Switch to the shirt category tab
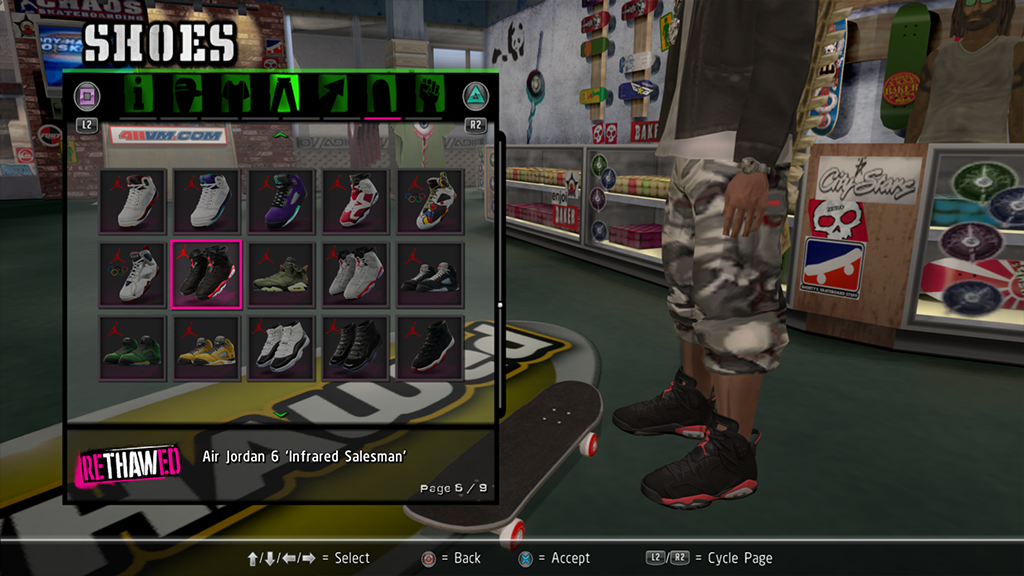The height and width of the screenshot is (576, 1024). click(237, 95)
